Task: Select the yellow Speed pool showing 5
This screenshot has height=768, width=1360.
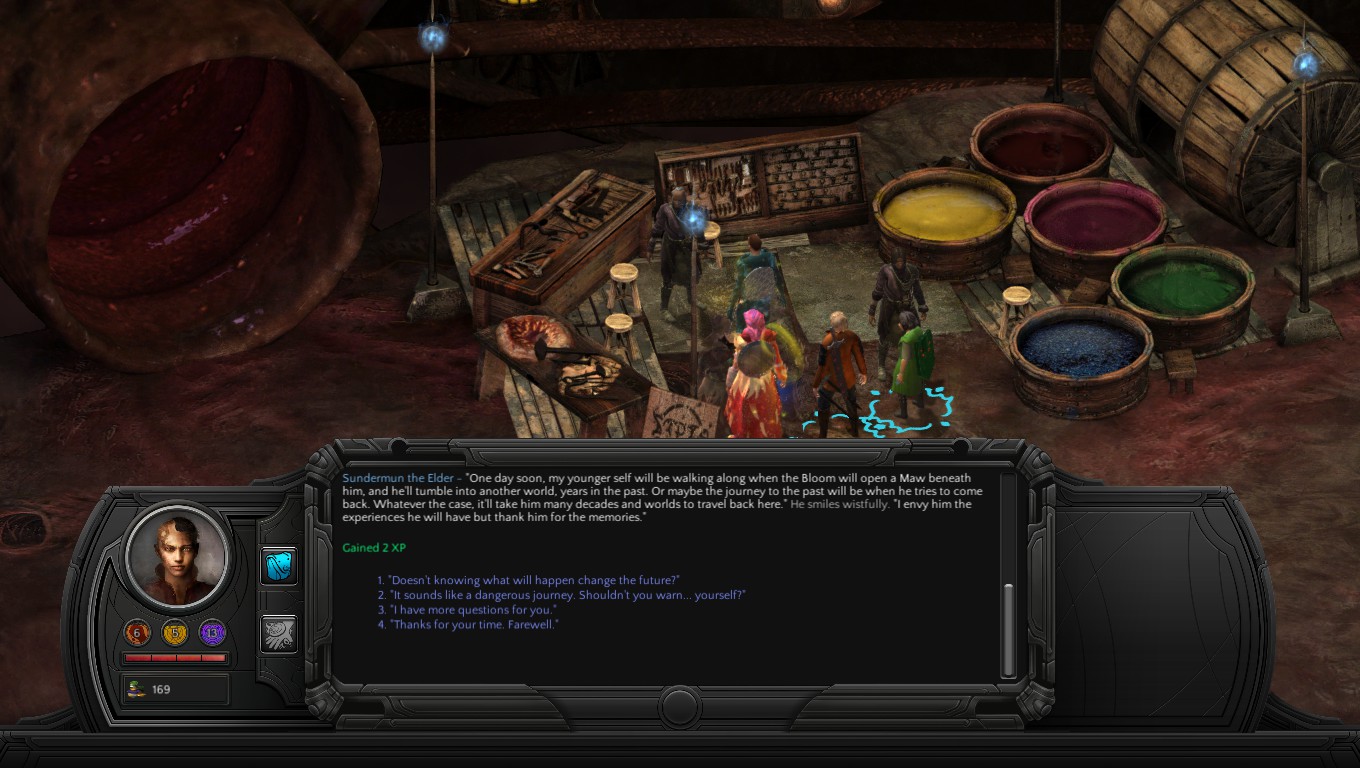Action: [x=175, y=633]
